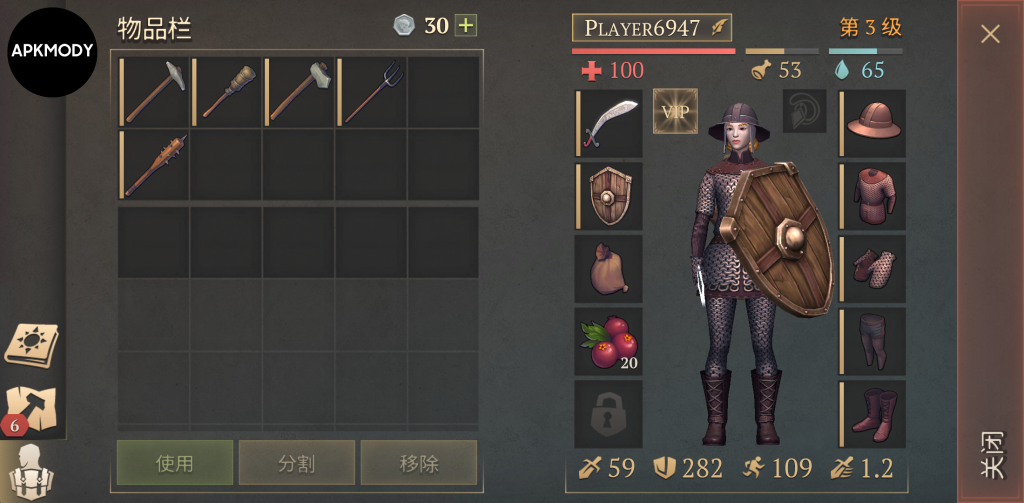
Task: Click the 分割 (Split) button
Action: (x=296, y=463)
